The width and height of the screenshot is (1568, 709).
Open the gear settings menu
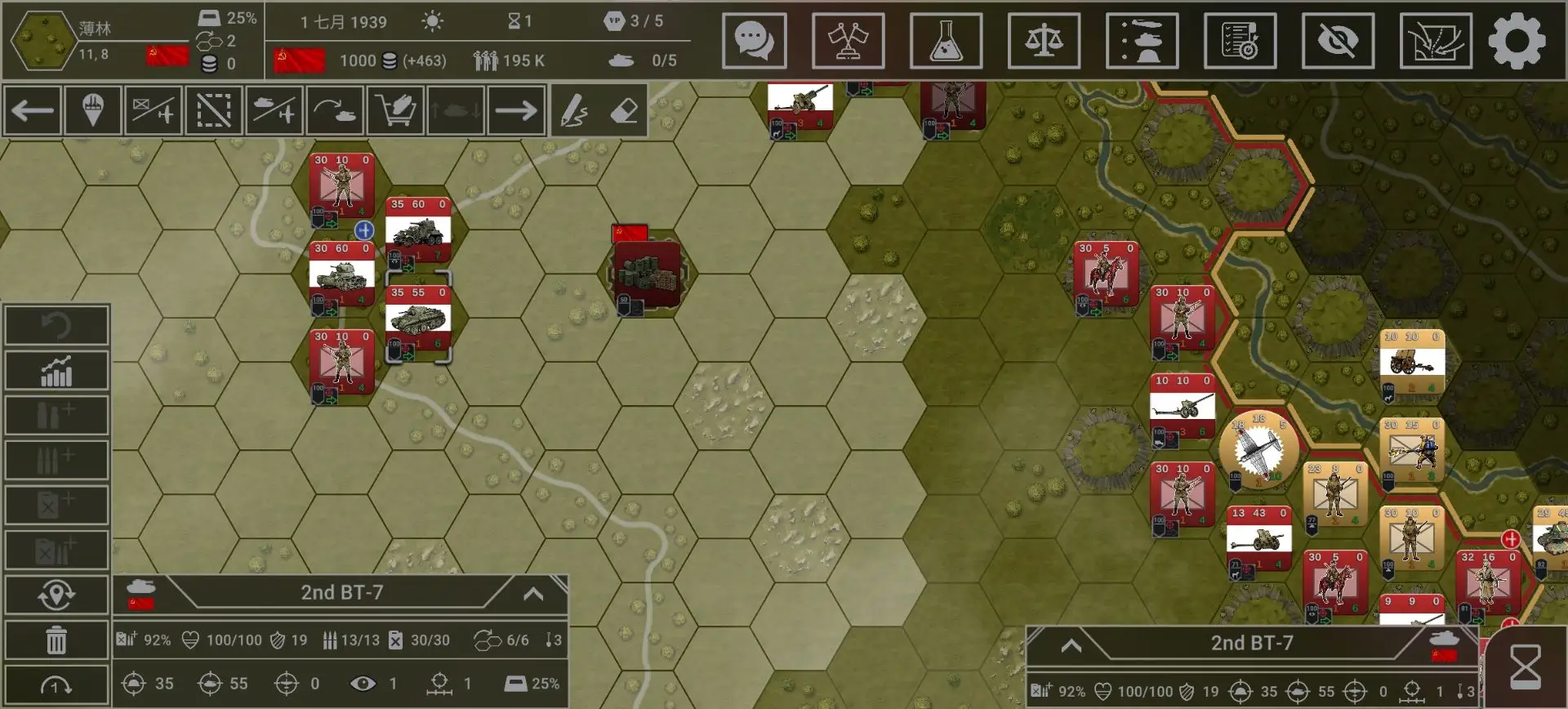point(1517,40)
